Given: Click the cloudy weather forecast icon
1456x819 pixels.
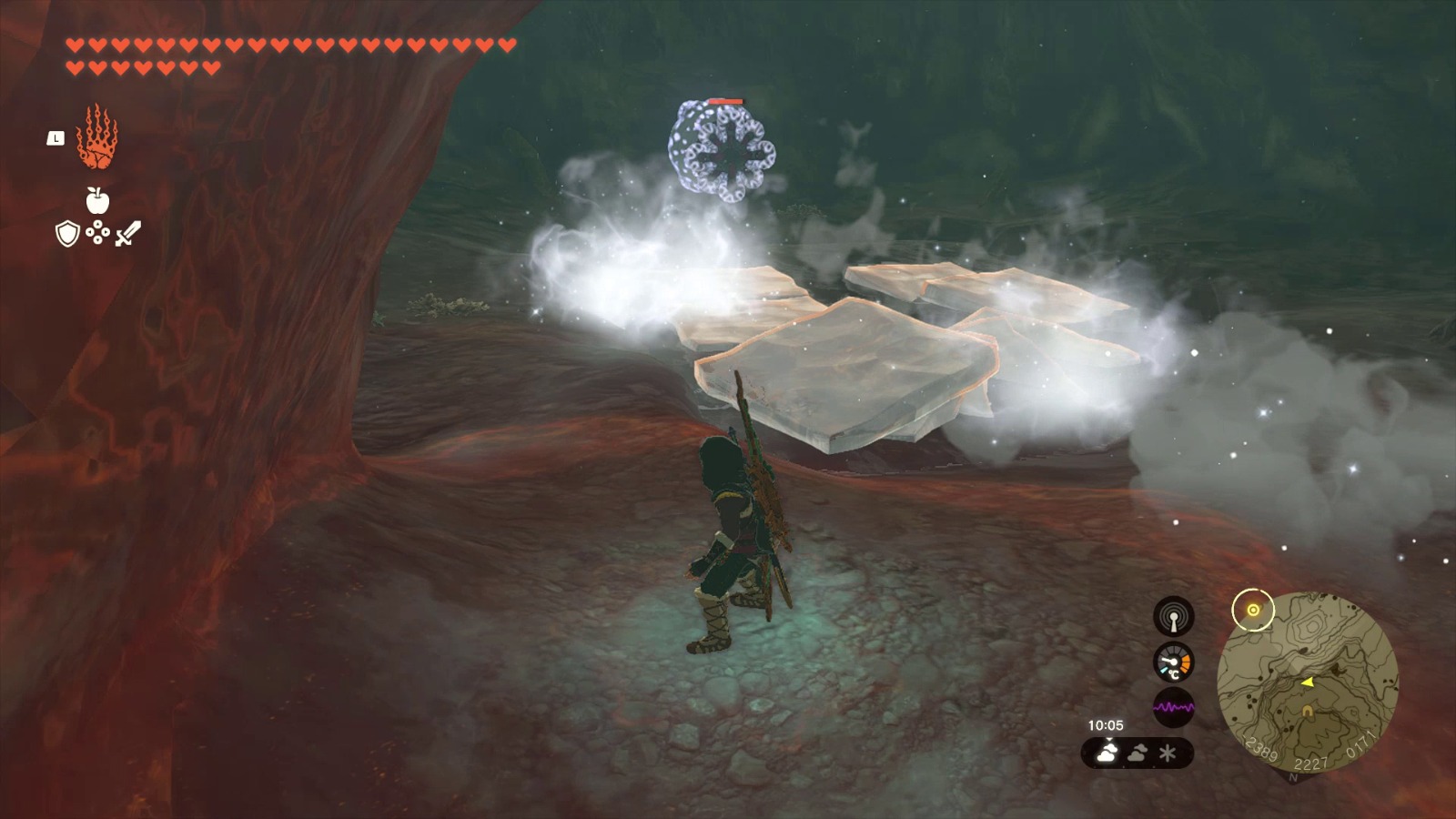Looking at the screenshot, I should tap(1139, 753).
